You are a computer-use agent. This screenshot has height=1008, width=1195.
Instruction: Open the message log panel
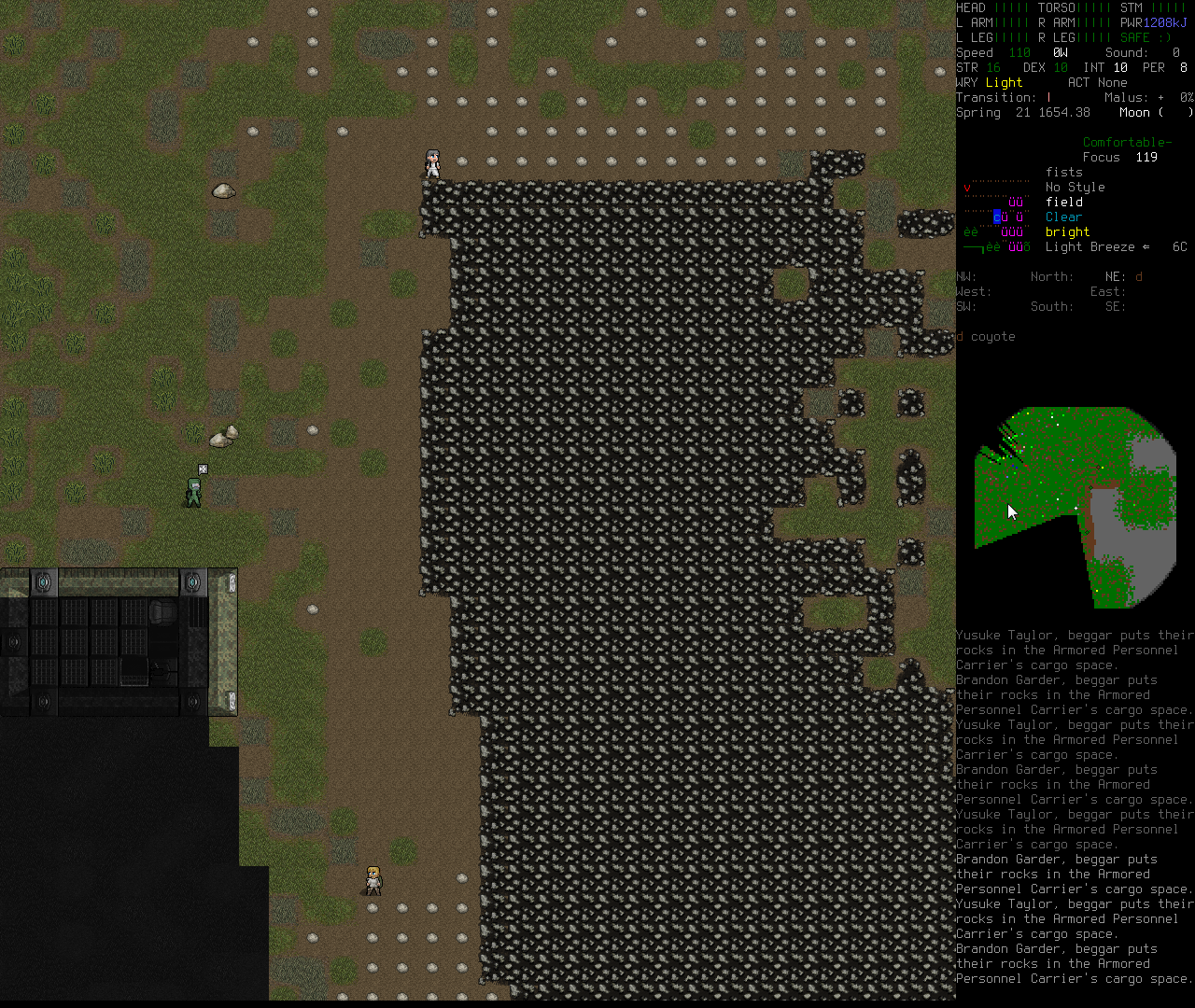(1075, 806)
